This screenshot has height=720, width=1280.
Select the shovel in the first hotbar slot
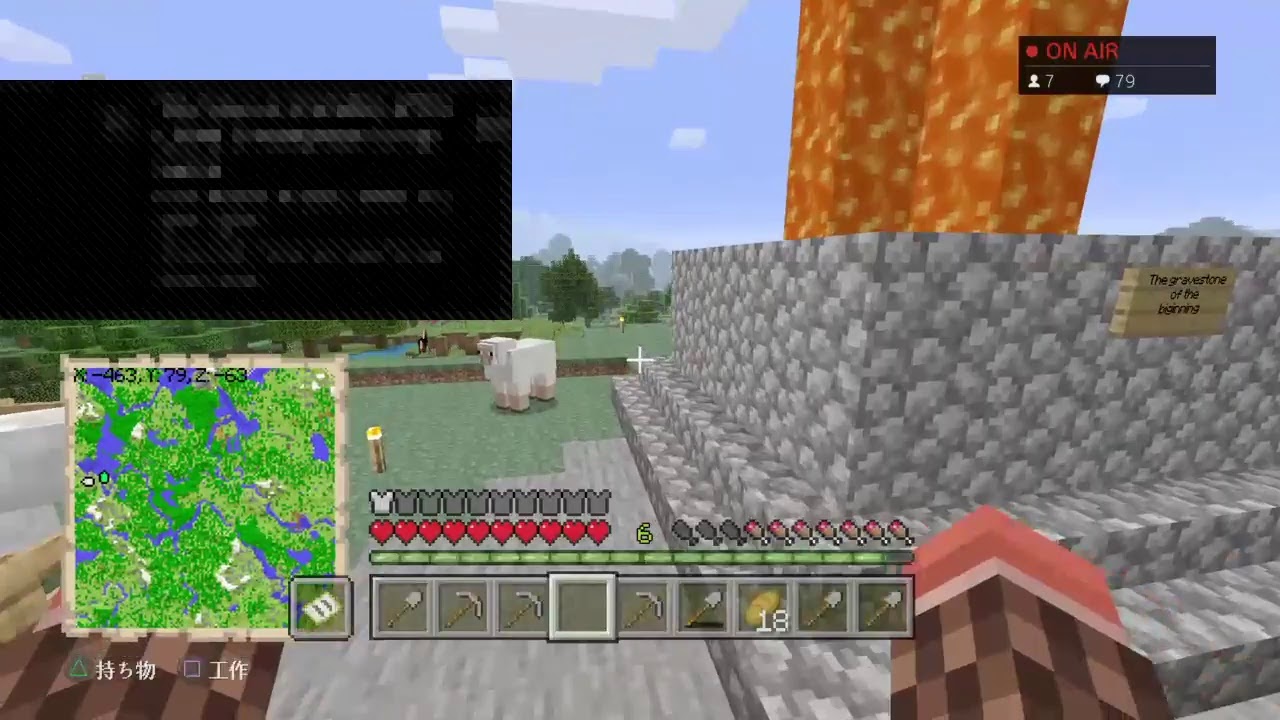(404, 605)
